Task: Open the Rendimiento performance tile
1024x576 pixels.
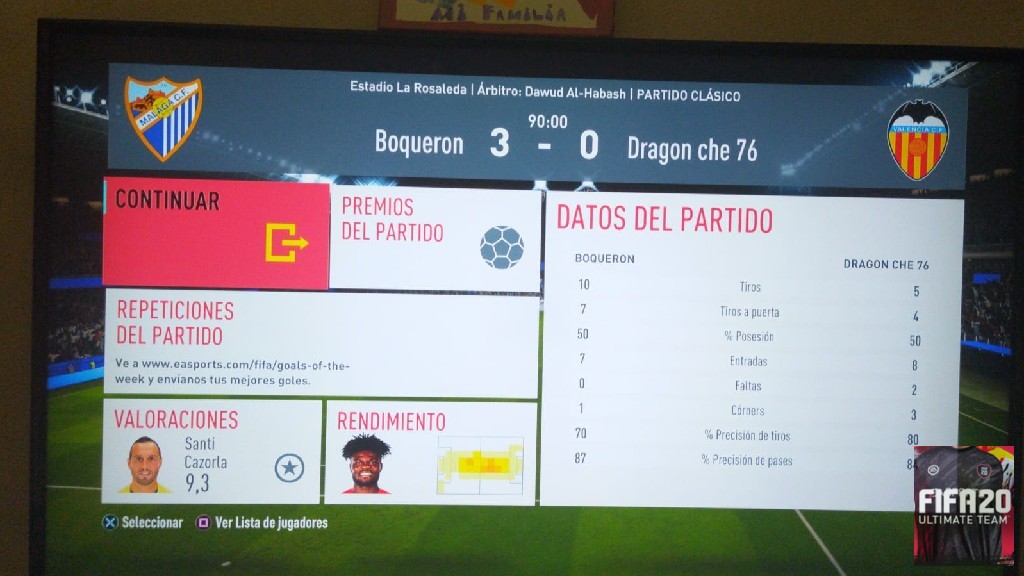Action: click(431, 453)
